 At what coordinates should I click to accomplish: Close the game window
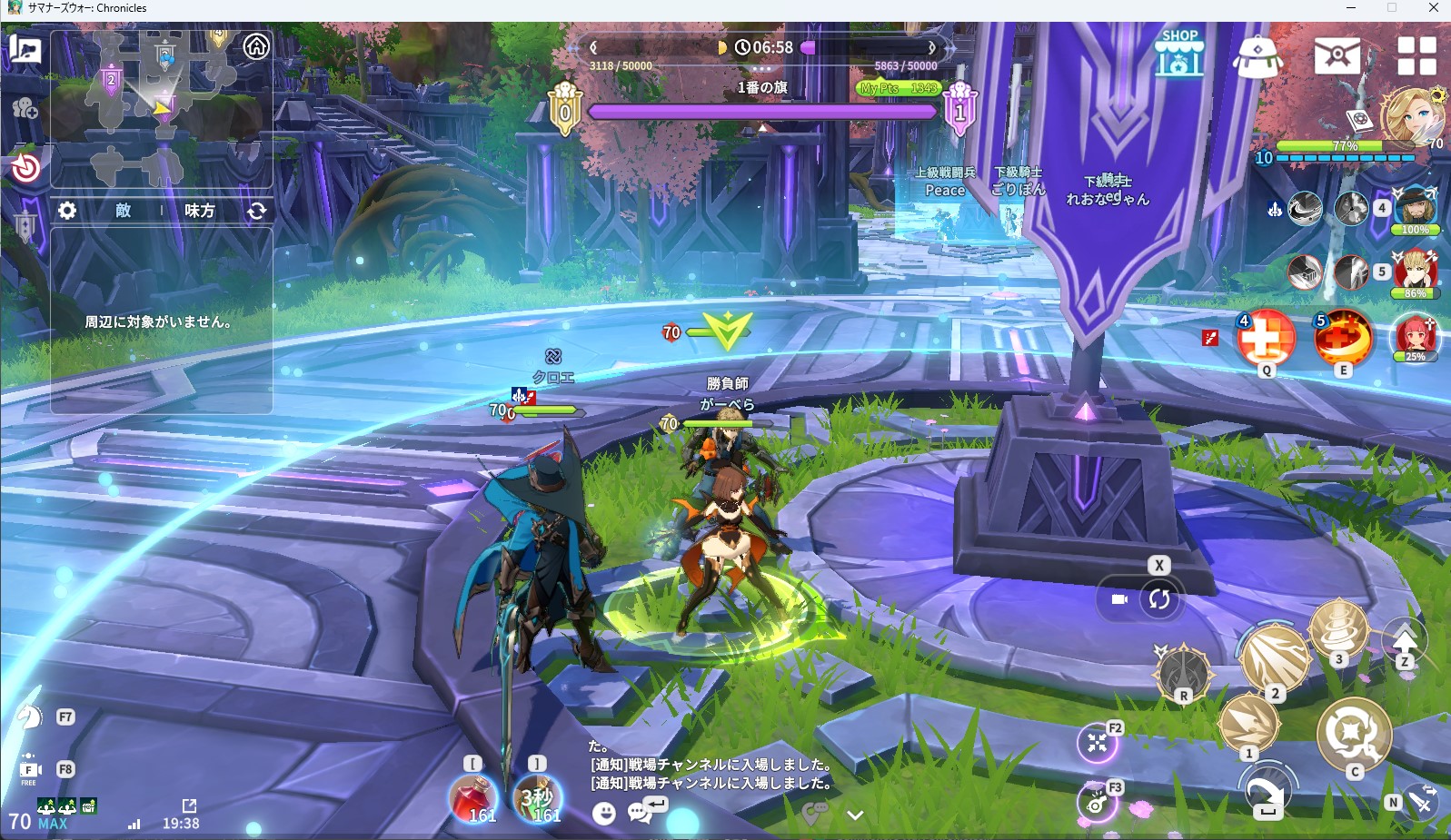click(1433, 8)
